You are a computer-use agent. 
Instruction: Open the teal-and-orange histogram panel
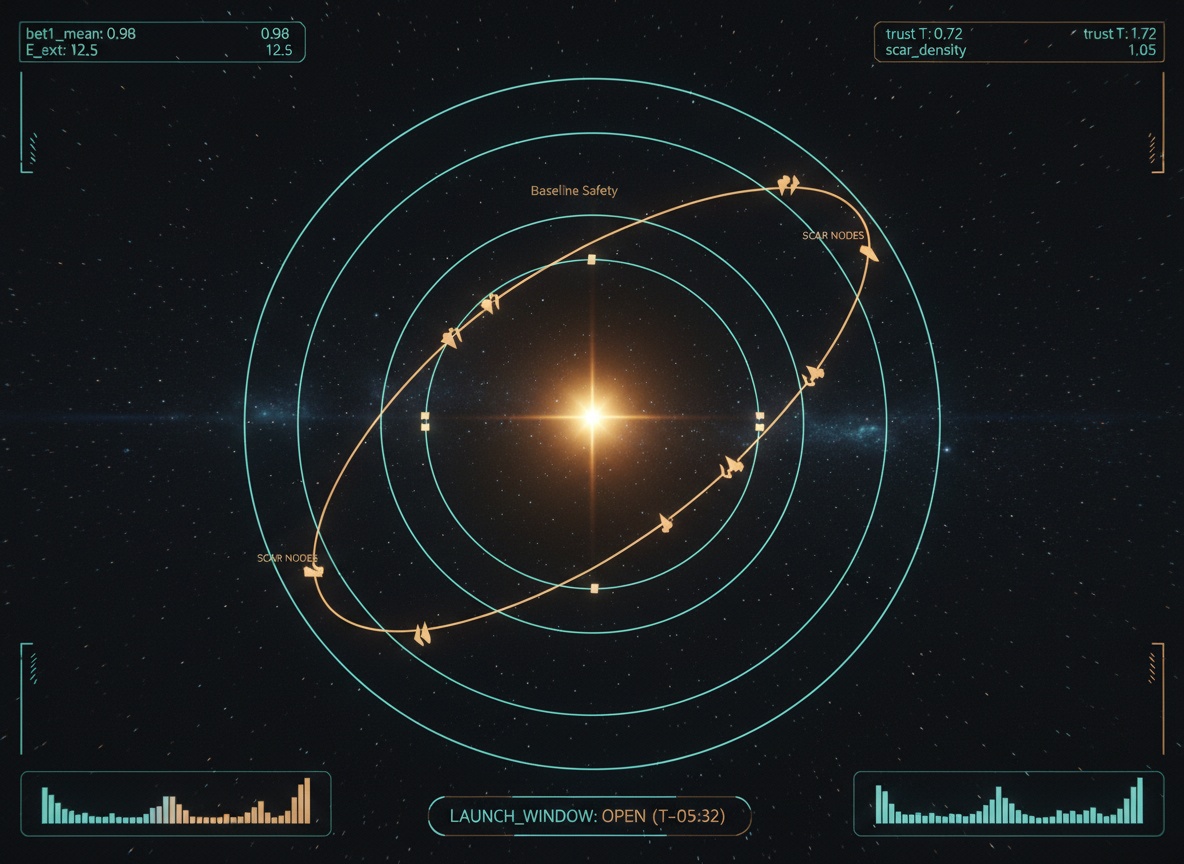(x=176, y=802)
